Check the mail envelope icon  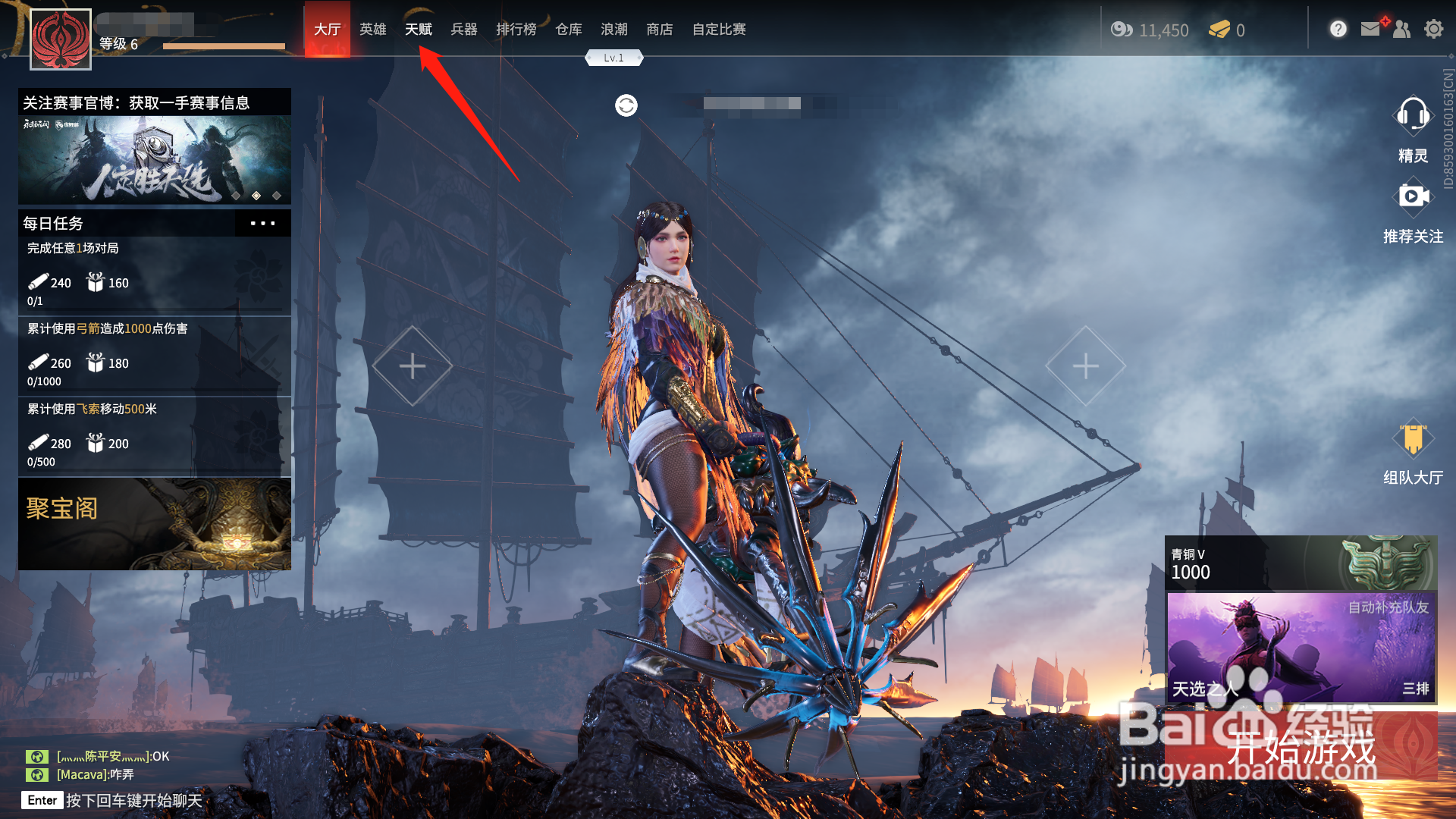1370,30
